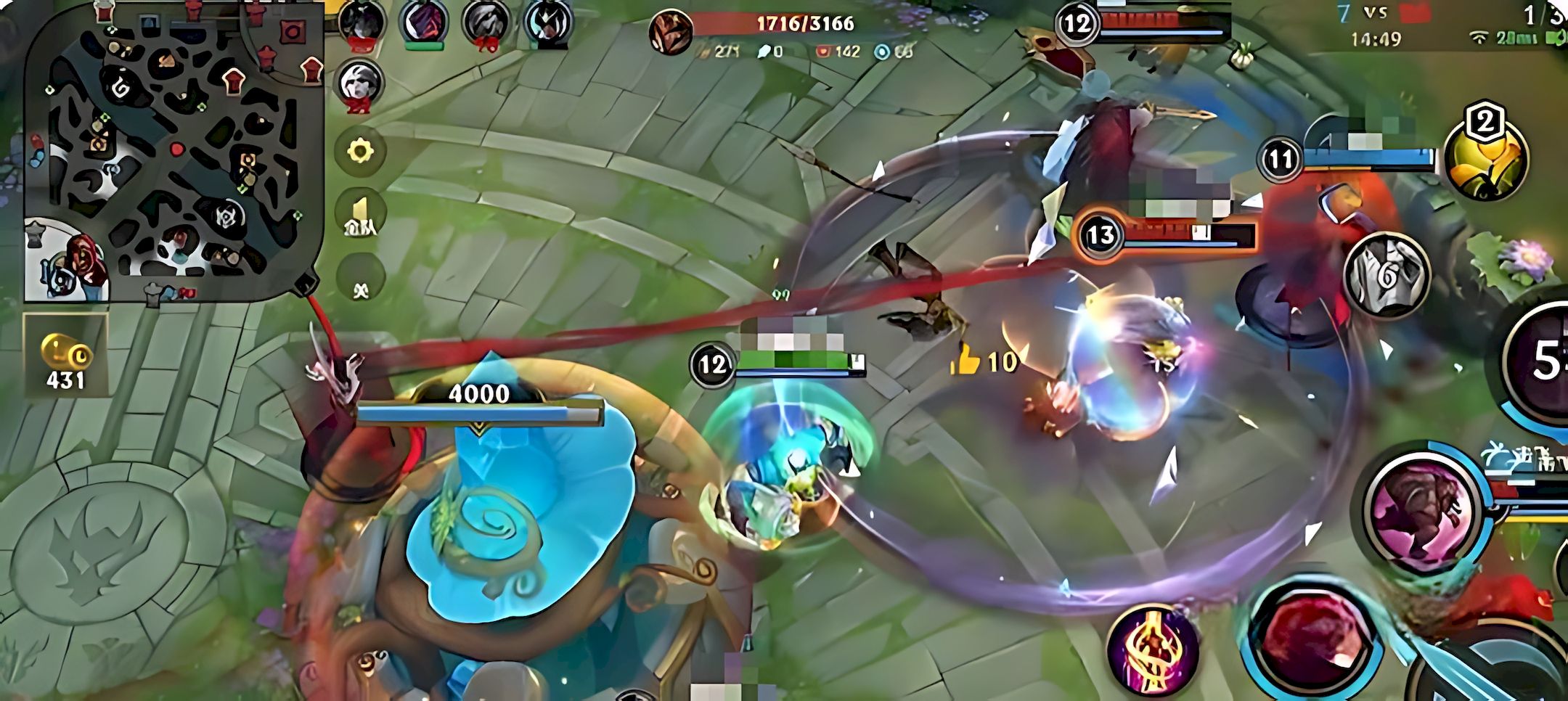The height and width of the screenshot is (701, 1568).
Task: Activate the grey item showing number 6
Action: tap(1387, 274)
